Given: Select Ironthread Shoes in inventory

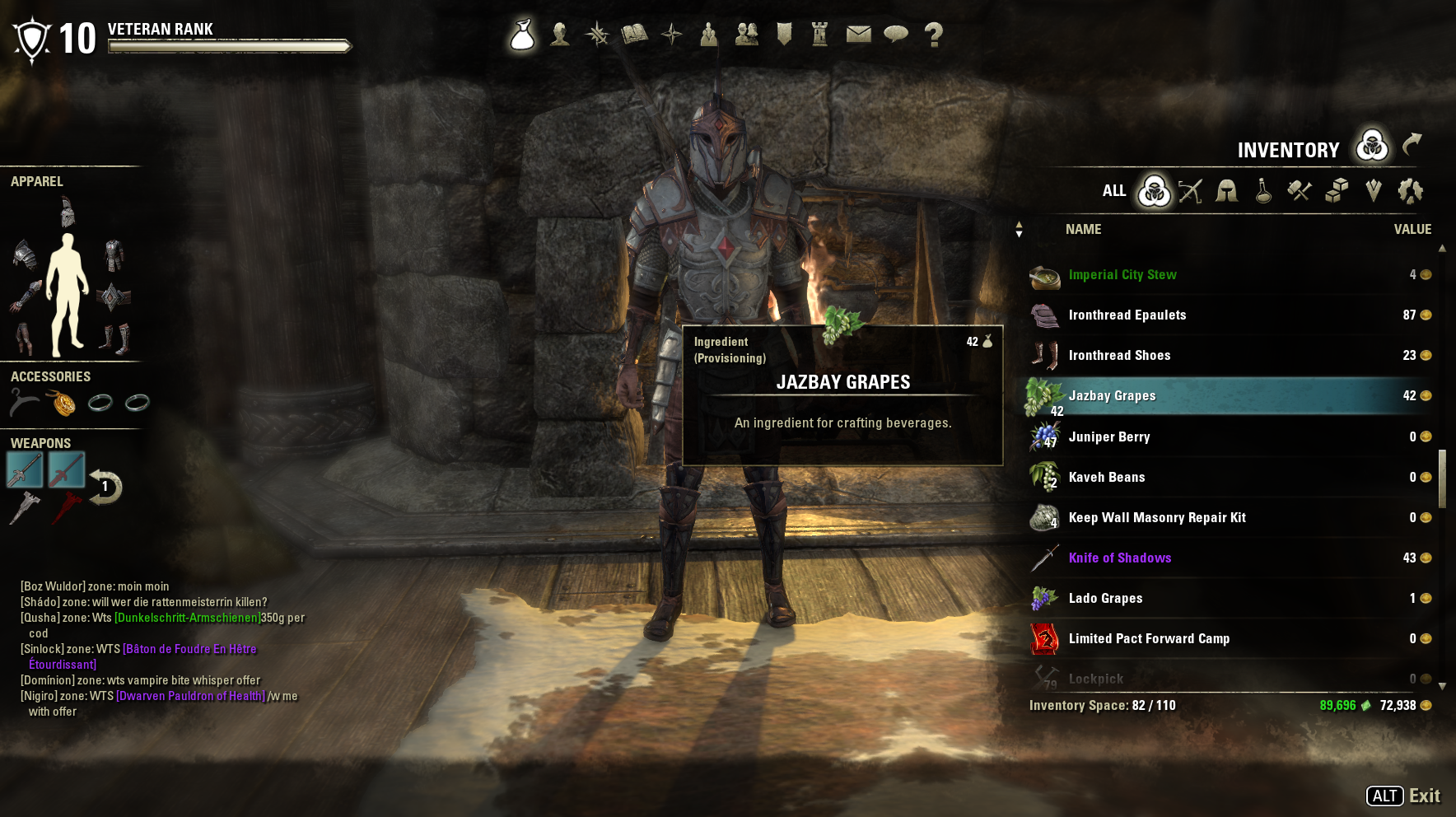Looking at the screenshot, I should tap(1119, 356).
